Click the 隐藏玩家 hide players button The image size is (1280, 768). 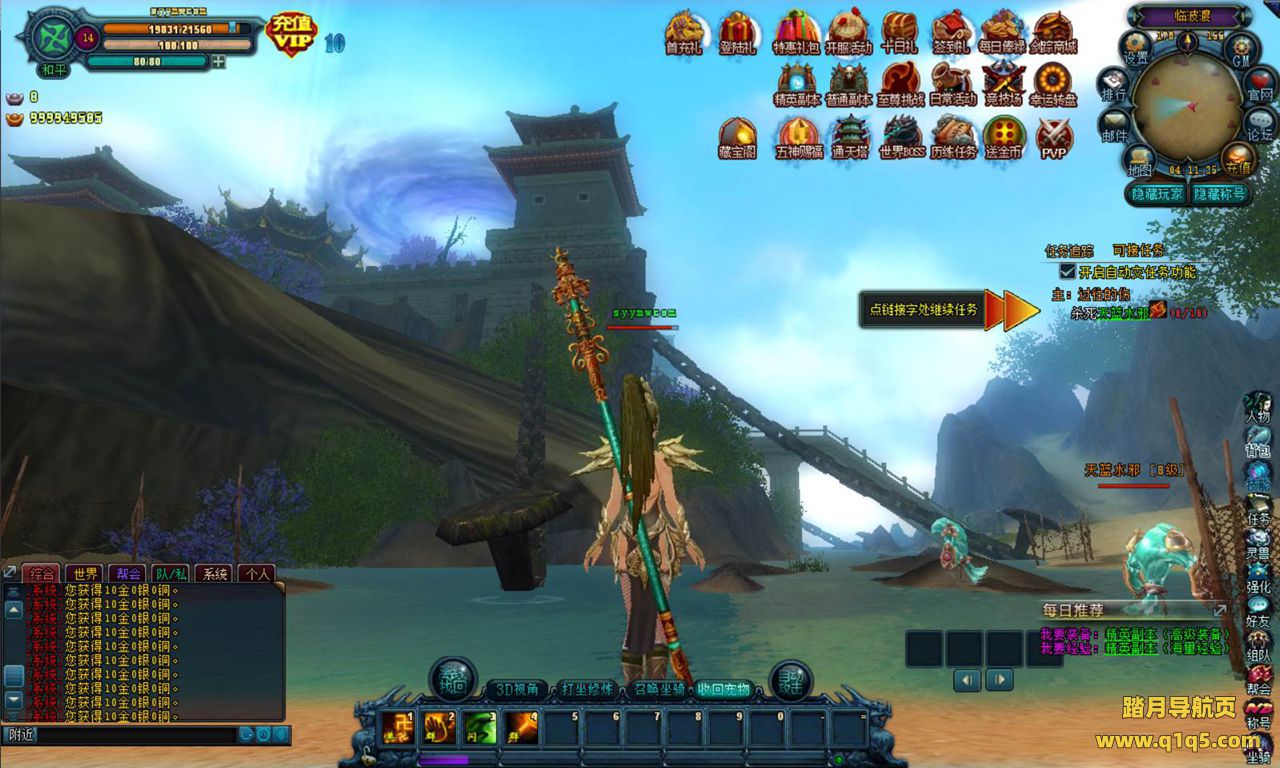(x=1155, y=194)
